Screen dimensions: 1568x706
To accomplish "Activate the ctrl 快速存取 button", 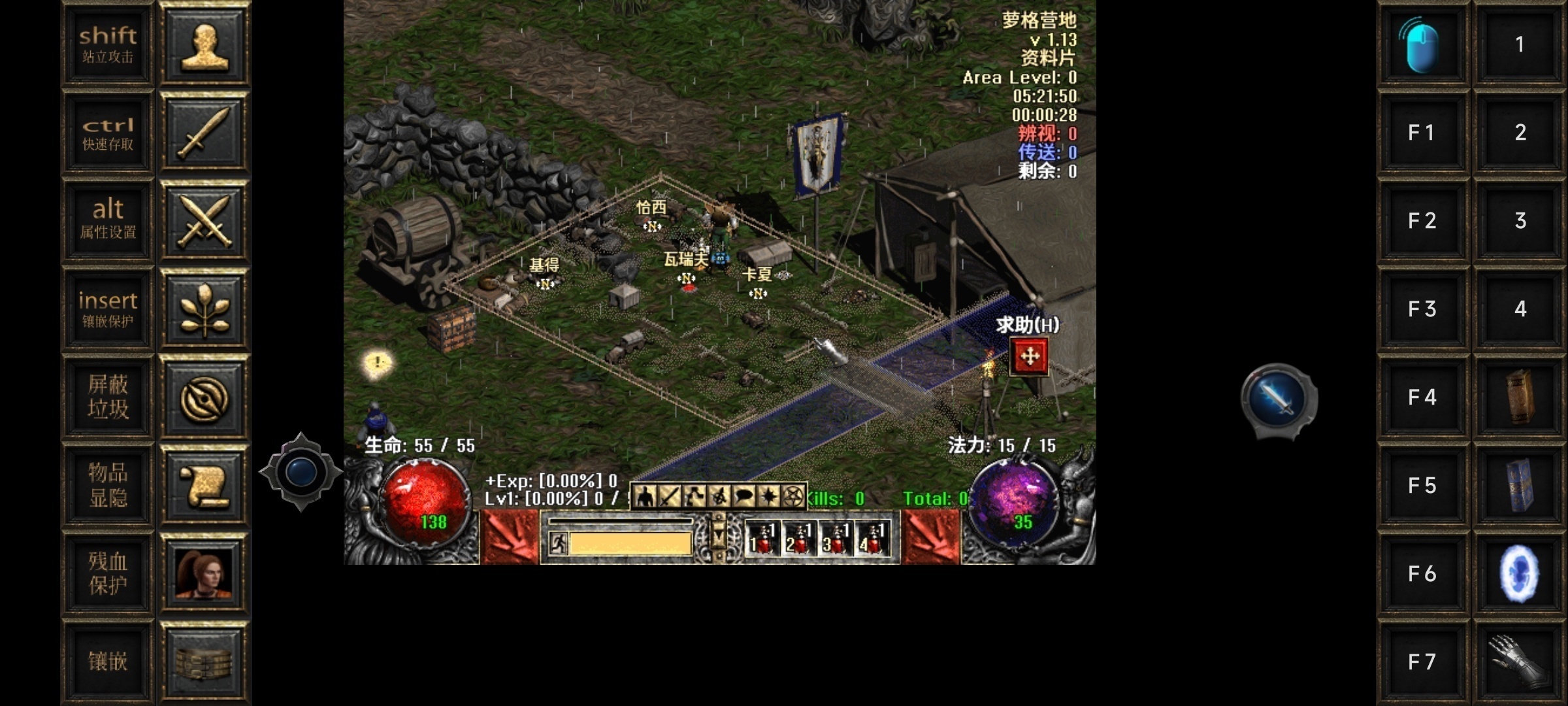I will point(108,133).
